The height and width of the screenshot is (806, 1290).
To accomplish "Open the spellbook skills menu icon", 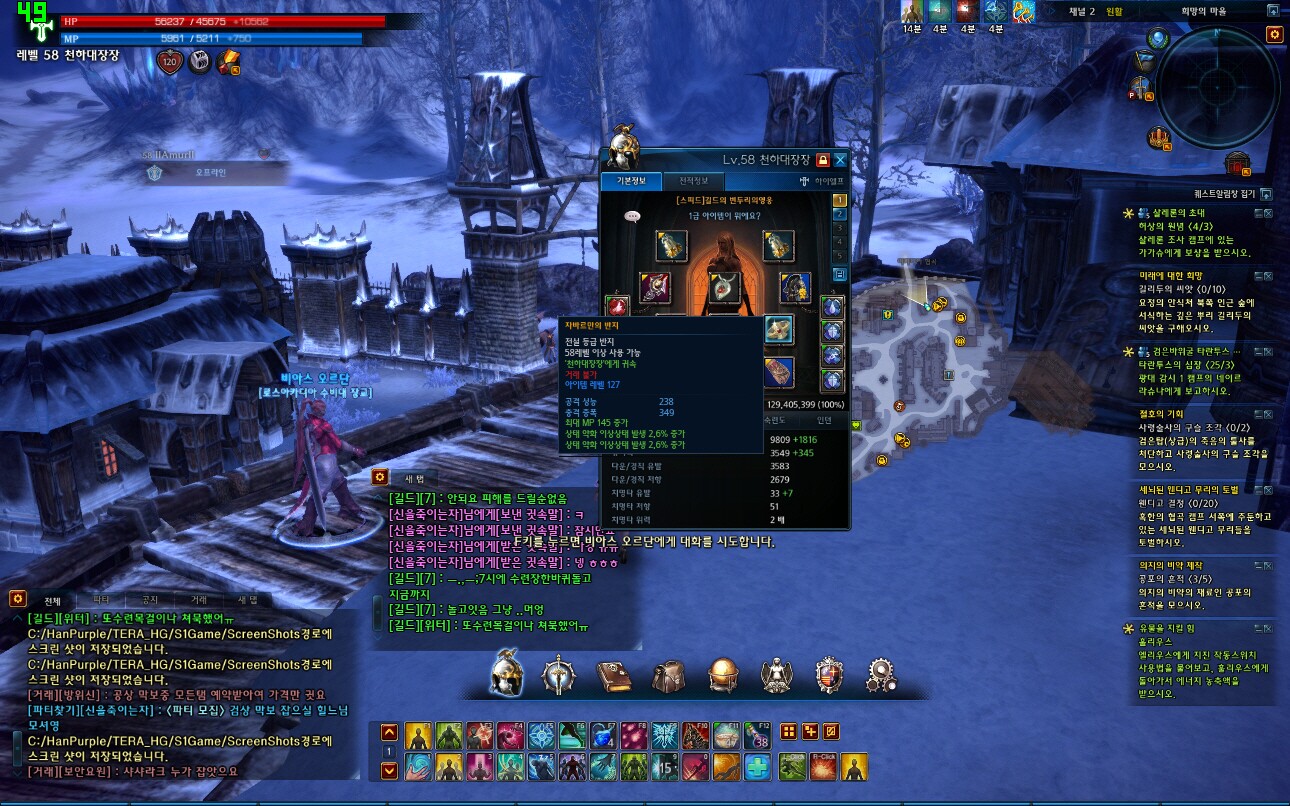I will pos(613,676).
